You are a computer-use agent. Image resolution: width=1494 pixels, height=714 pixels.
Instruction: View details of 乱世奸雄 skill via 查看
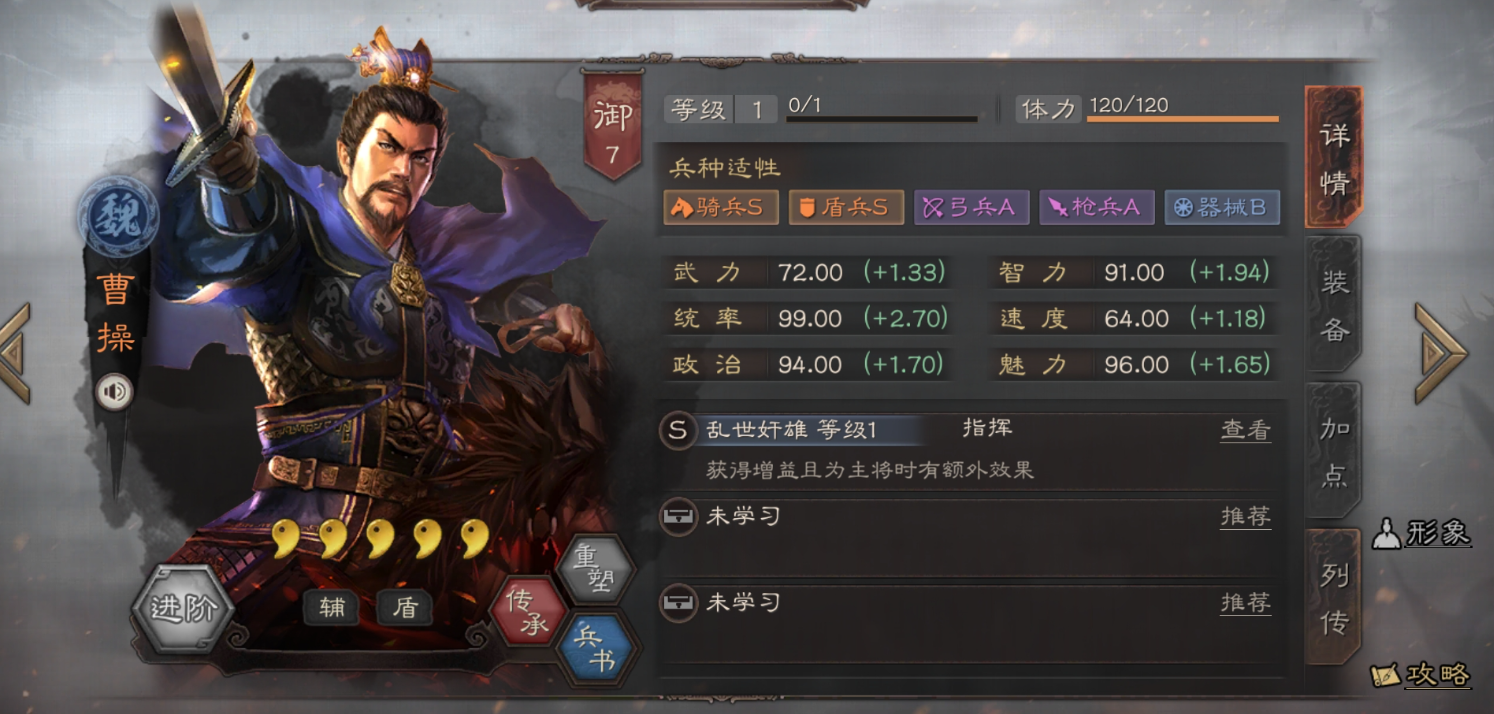pyautogui.click(x=1245, y=430)
